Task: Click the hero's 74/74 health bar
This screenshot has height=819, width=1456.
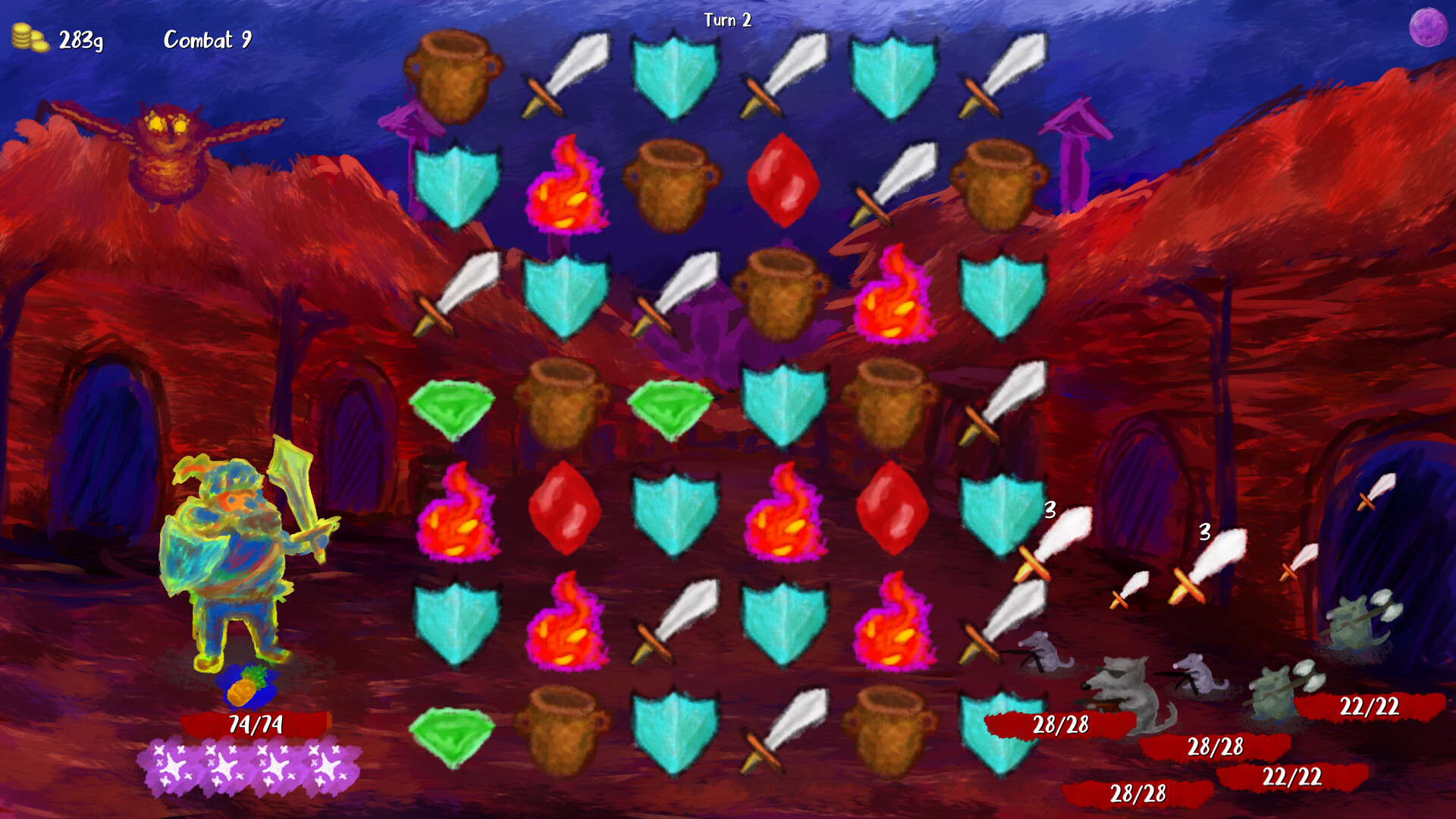Action: 255,724
